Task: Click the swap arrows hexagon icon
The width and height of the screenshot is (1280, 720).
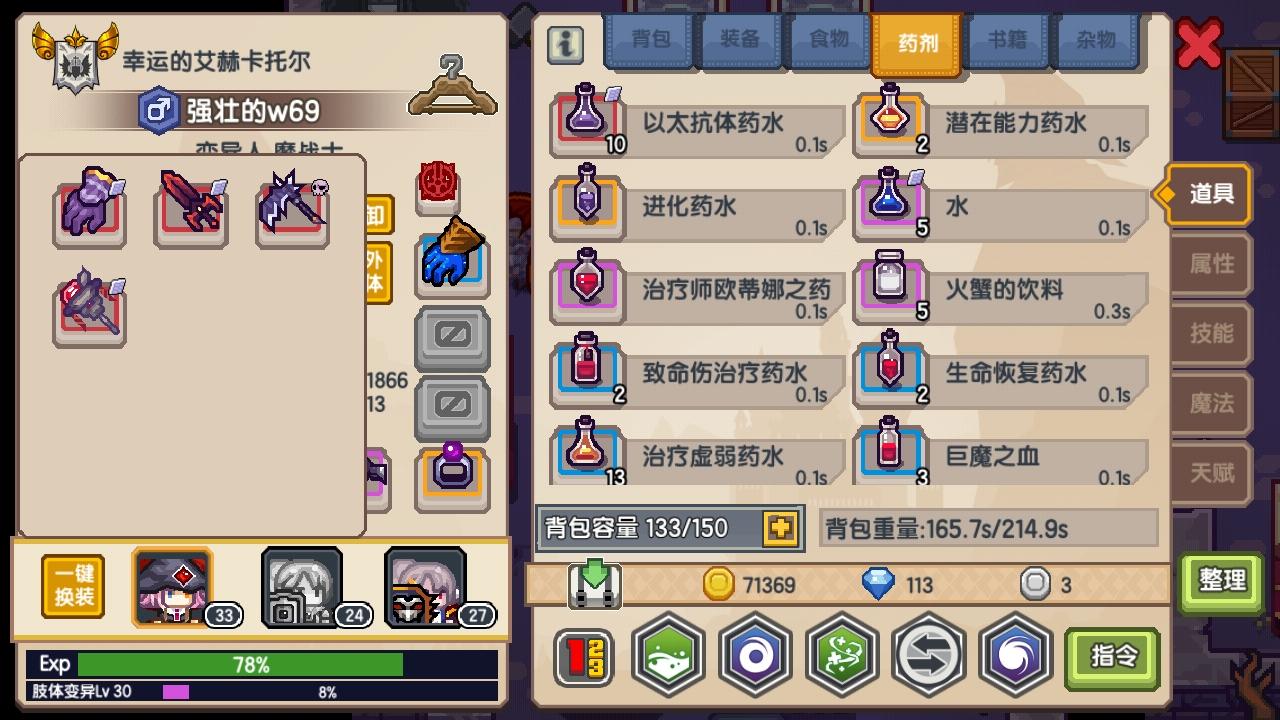Action: [x=929, y=655]
